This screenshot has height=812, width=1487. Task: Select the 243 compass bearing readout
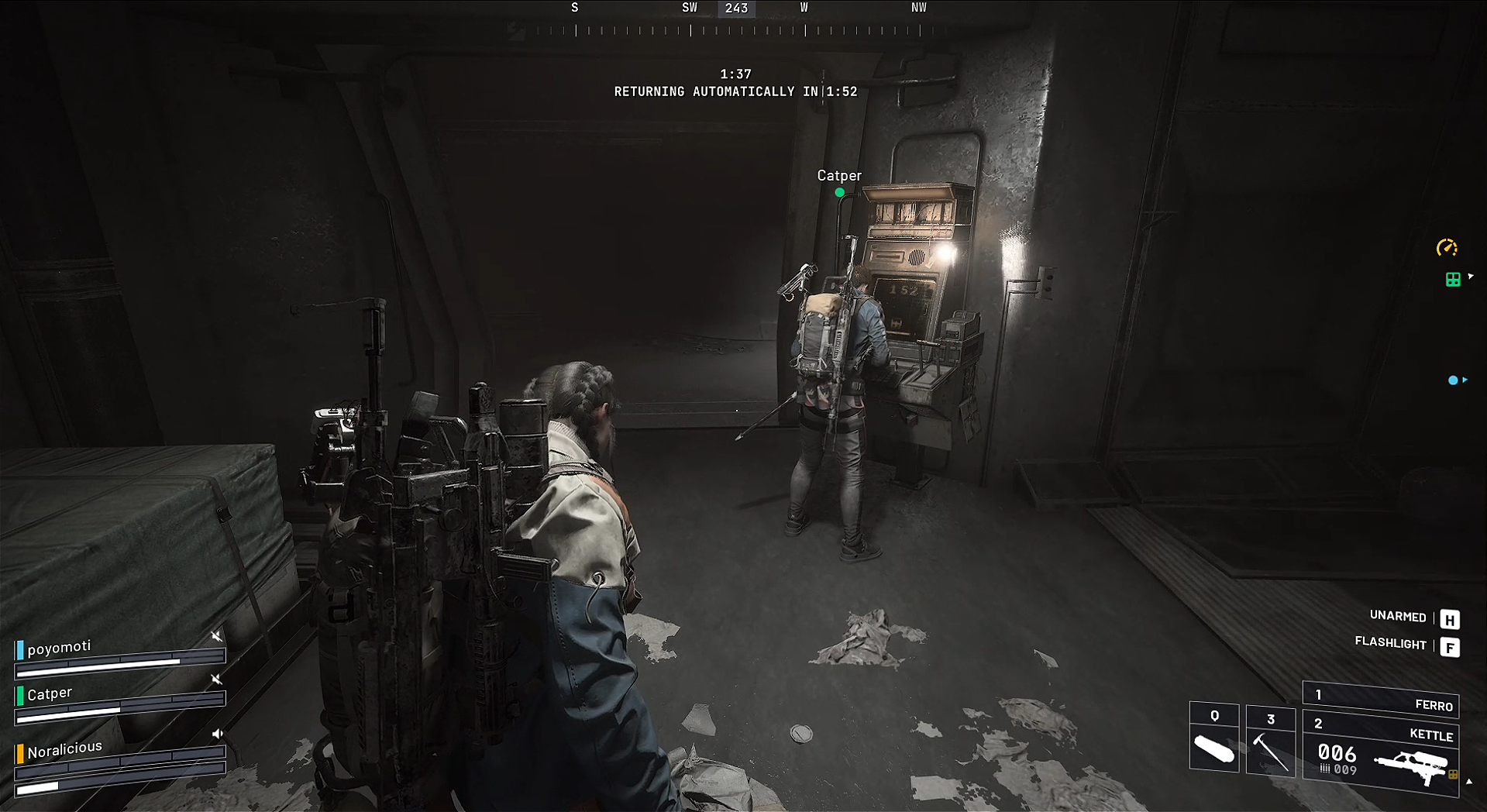[x=736, y=9]
